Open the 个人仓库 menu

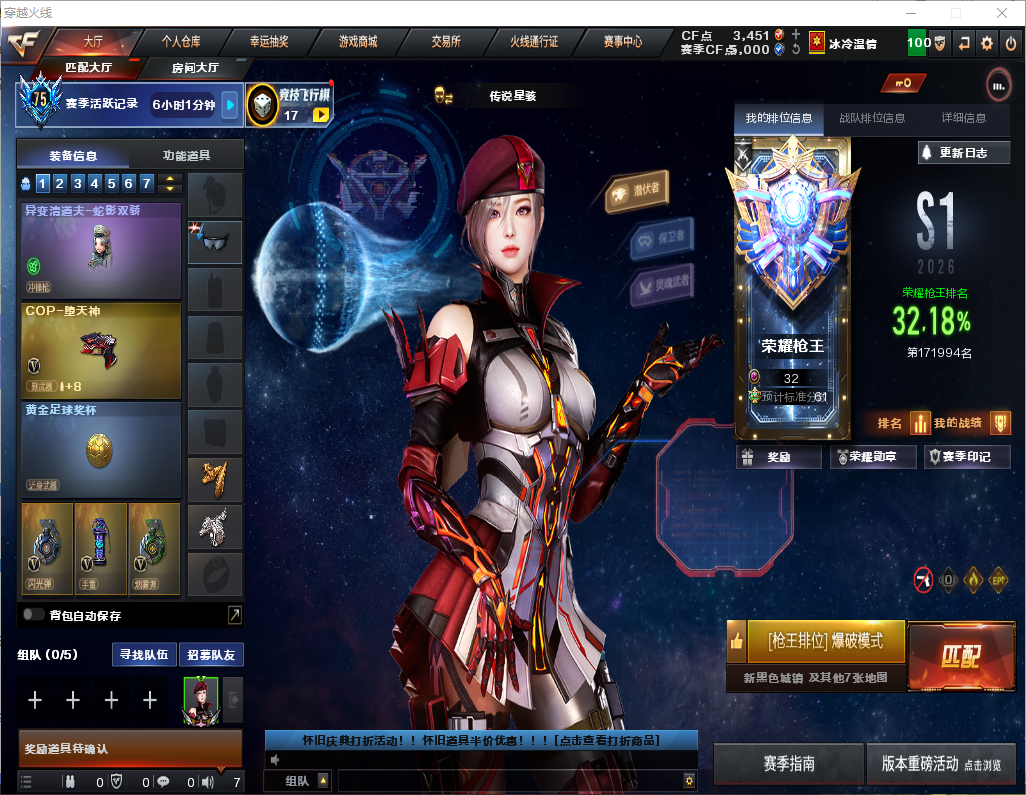[181, 42]
